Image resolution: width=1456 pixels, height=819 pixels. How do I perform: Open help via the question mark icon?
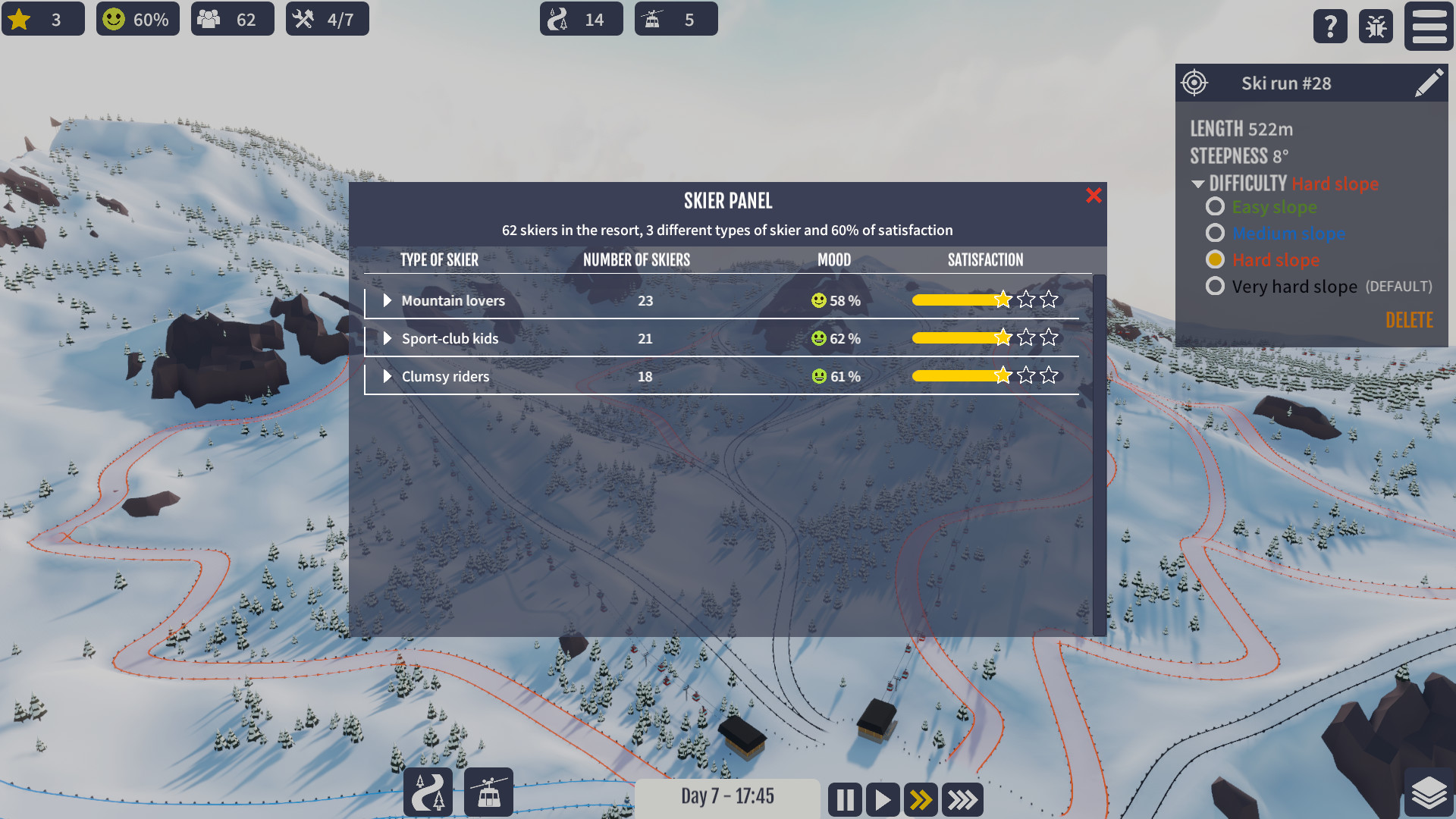[x=1330, y=26]
